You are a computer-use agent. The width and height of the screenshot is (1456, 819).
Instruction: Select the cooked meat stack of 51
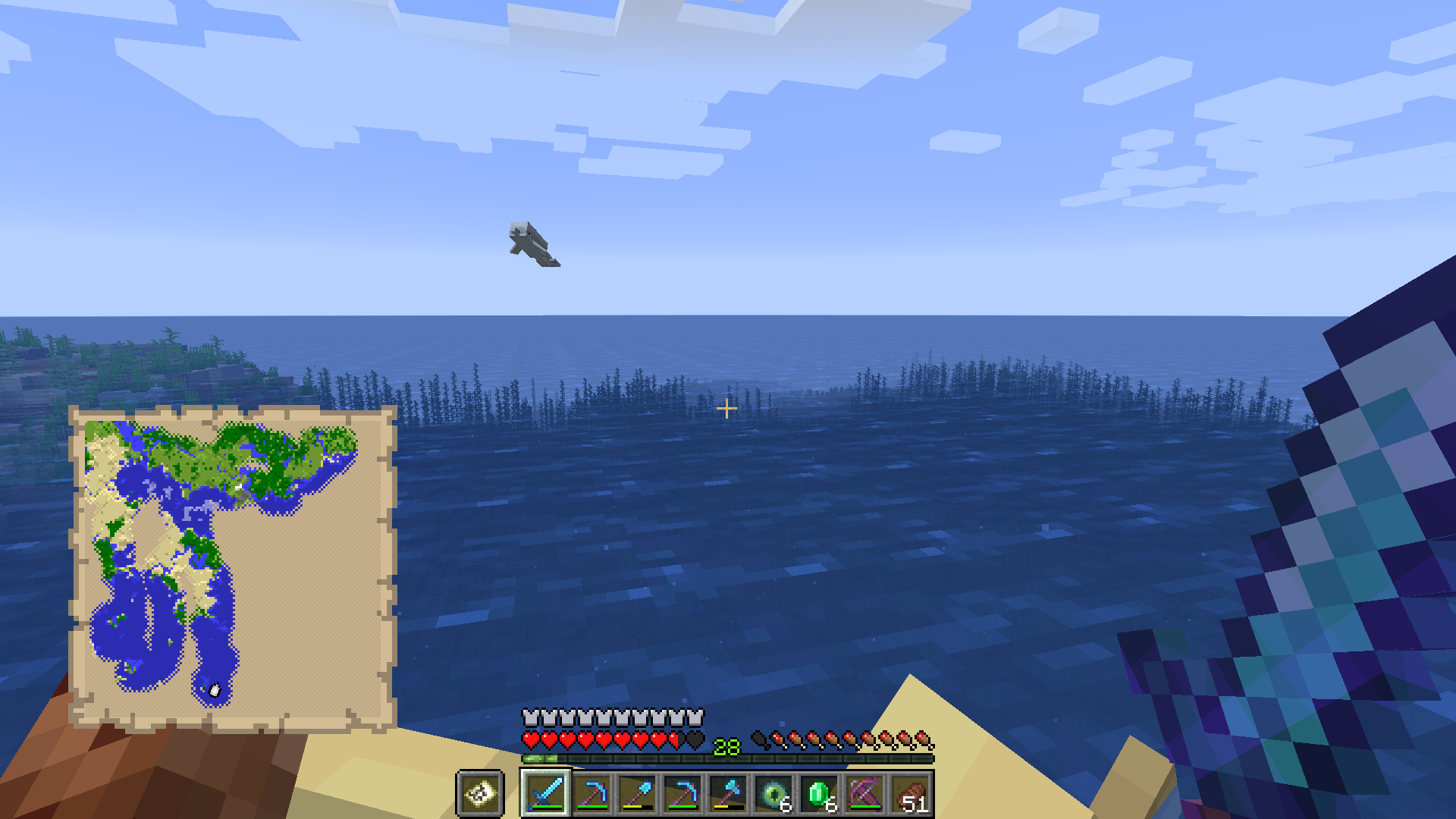coord(909,793)
